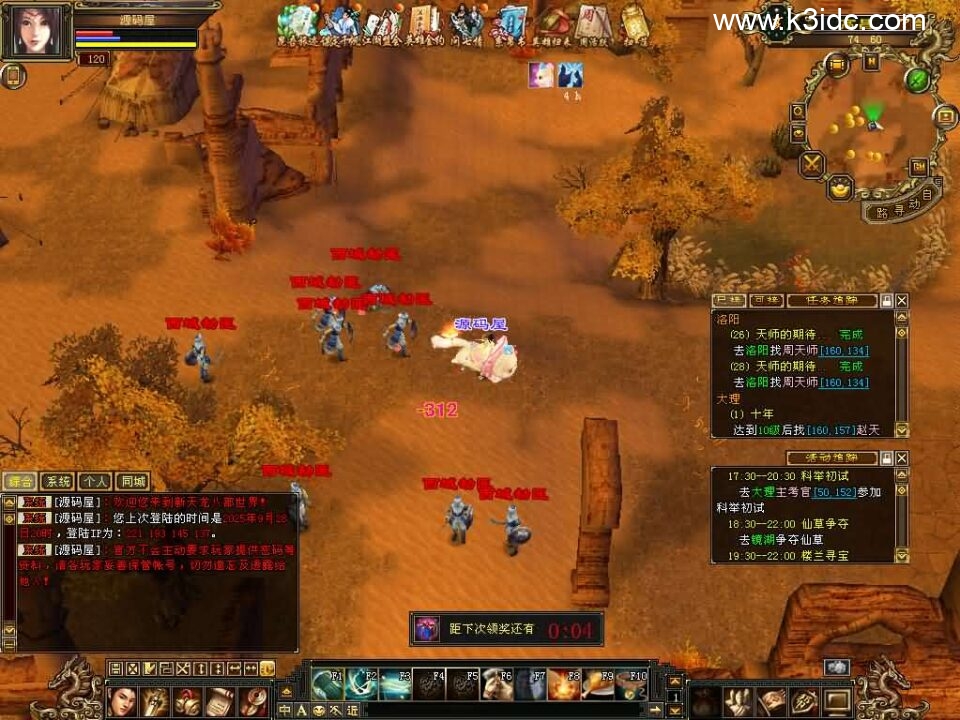Activate the F1 skill slot
The height and width of the screenshot is (720, 960).
[327, 684]
